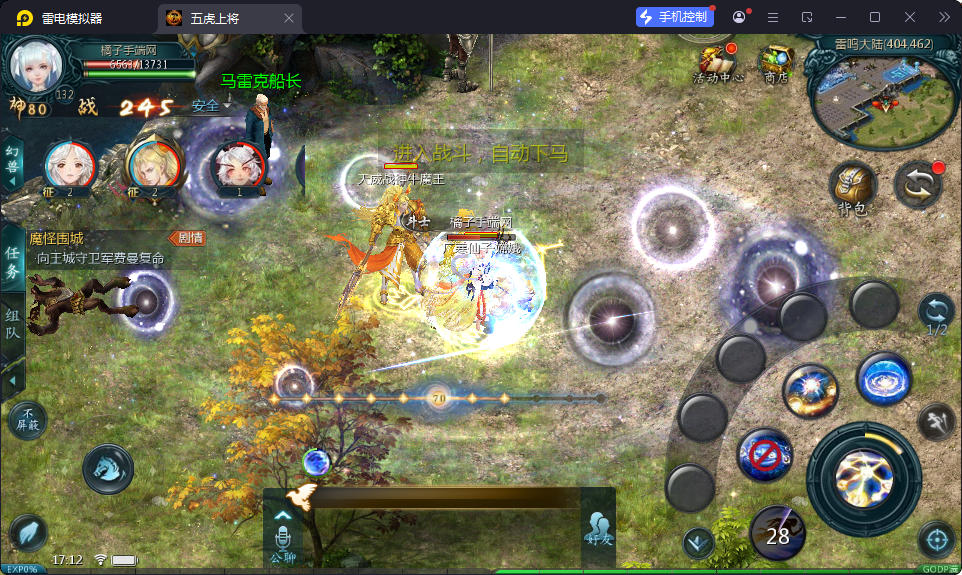Switch skill page with the 1/2 button
962x575 pixels.
(x=937, y=313)
